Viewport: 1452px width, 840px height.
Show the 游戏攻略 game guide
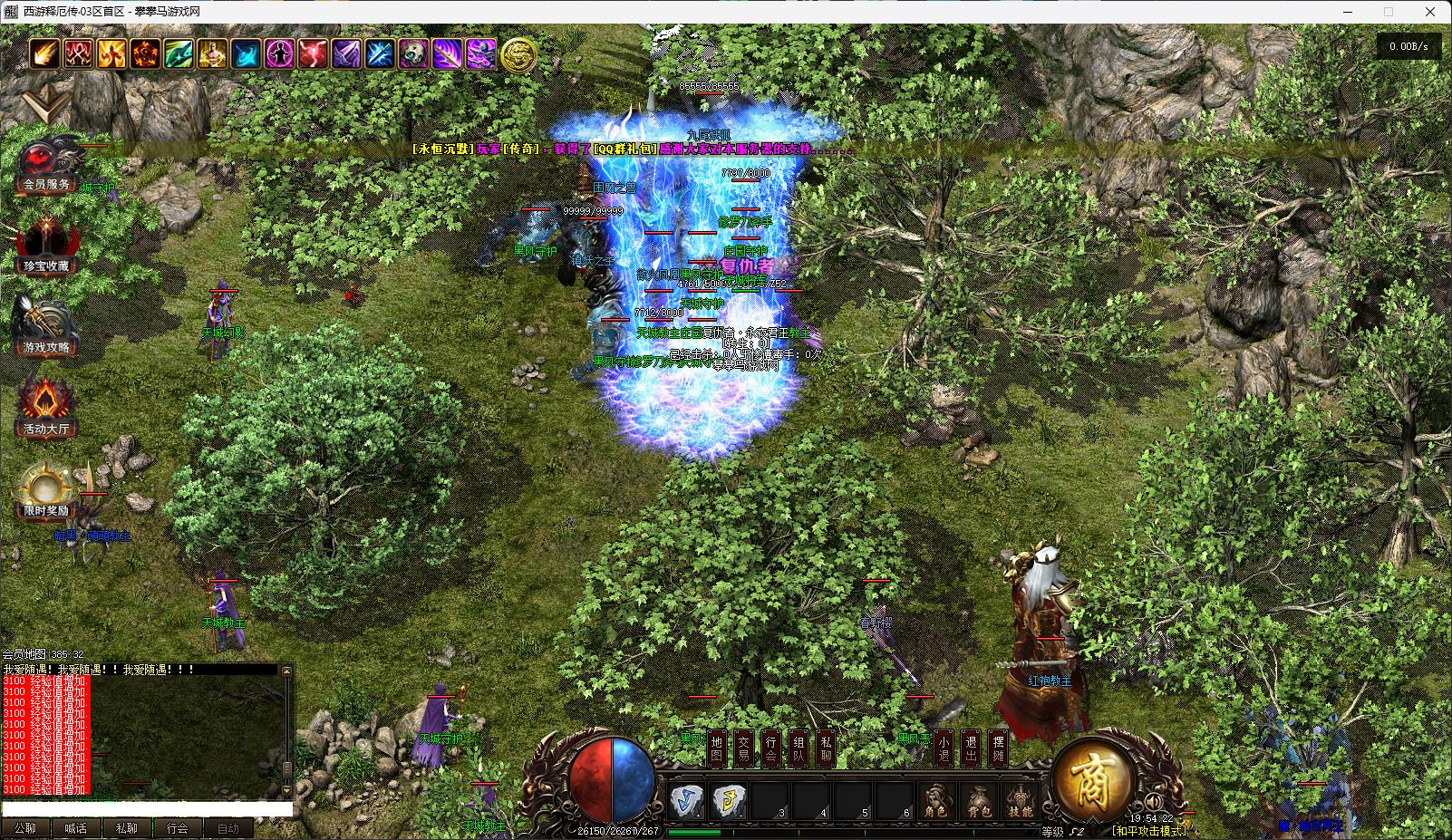click(x=46, y=328)
